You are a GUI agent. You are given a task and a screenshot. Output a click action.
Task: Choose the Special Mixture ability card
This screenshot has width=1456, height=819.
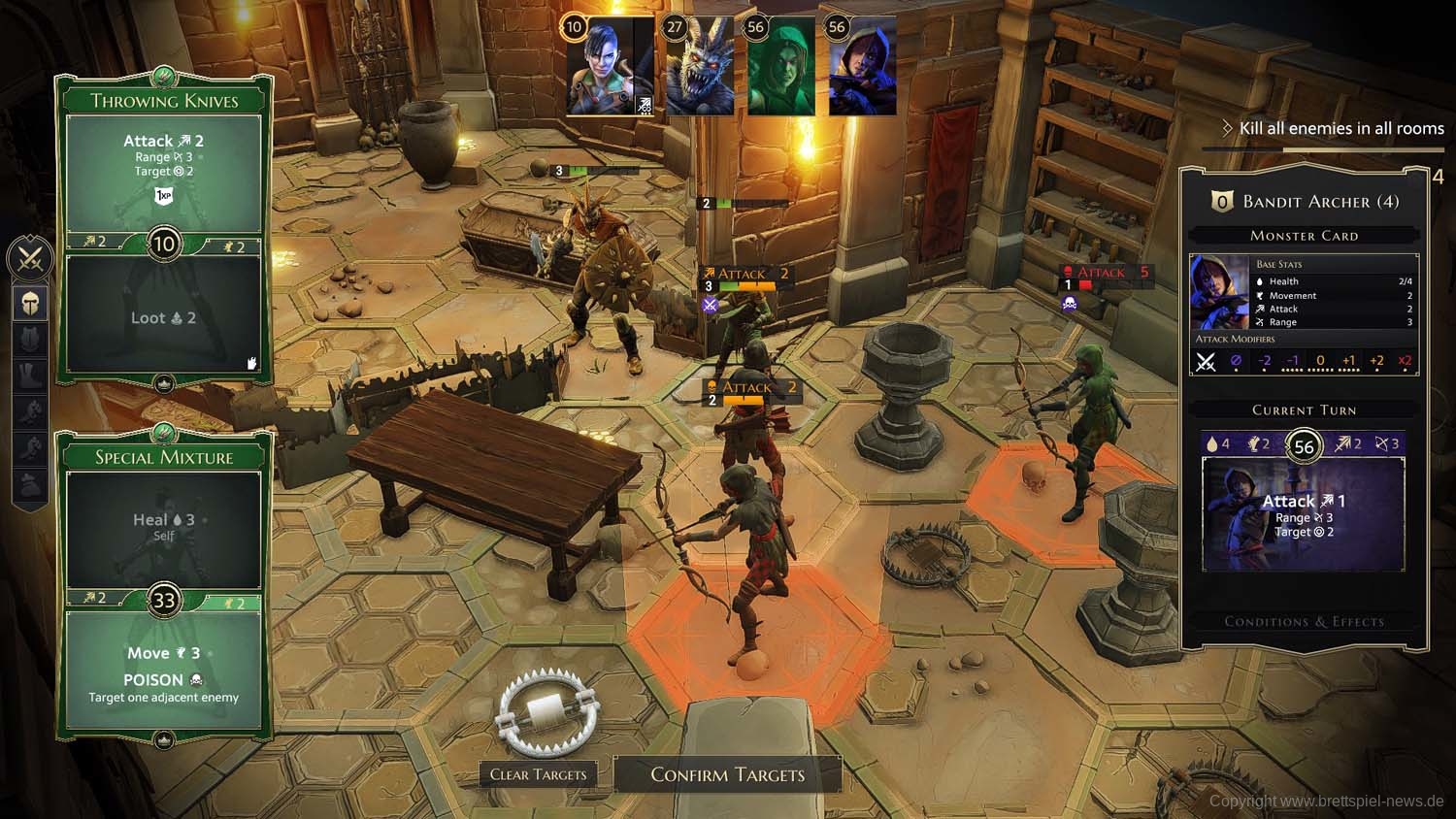pyautogui.click(x=164, y=457)
